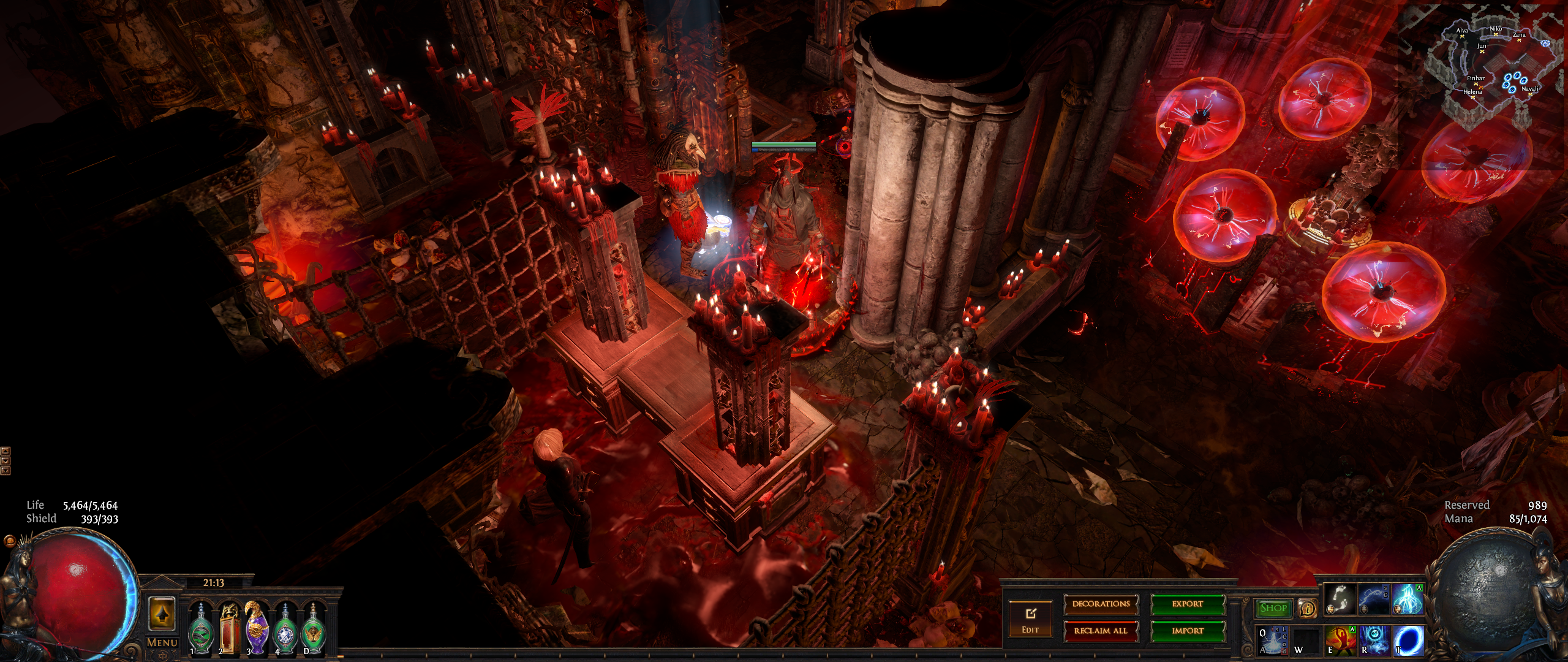Use the red lantern flask in slot 2
1568x662 pixels.
[x=228, y=629]
